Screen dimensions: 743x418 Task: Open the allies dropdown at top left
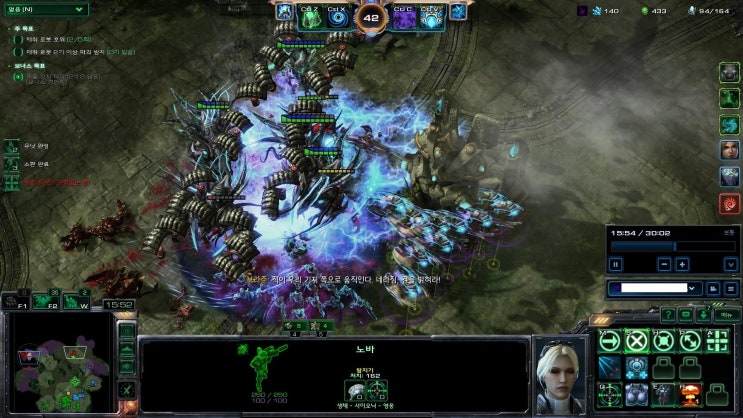click(45, 9)
